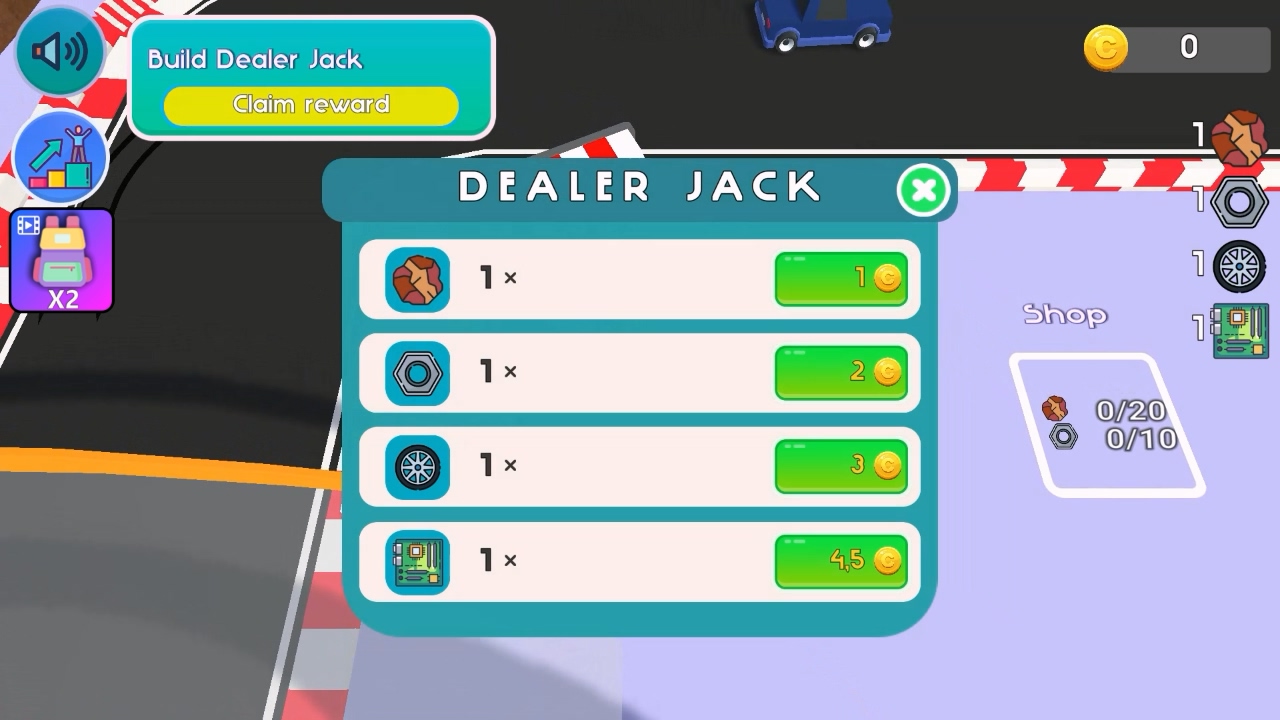Select the ore item icon in Dealer Jack
Image resolution: width=1280 pixels, height=720 pixels.
click(417, 278)
